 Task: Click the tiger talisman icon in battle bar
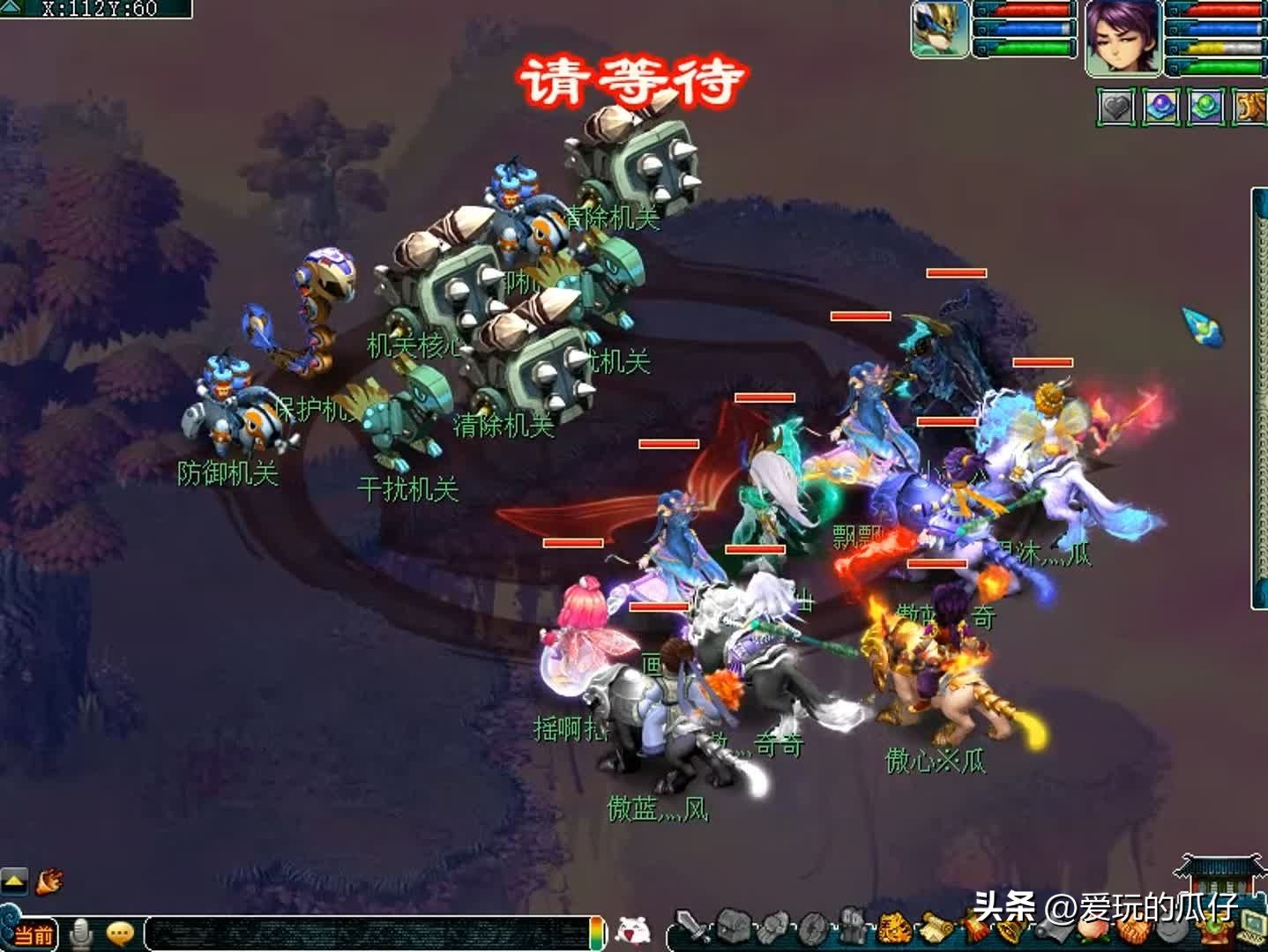(x=894, y=931)
